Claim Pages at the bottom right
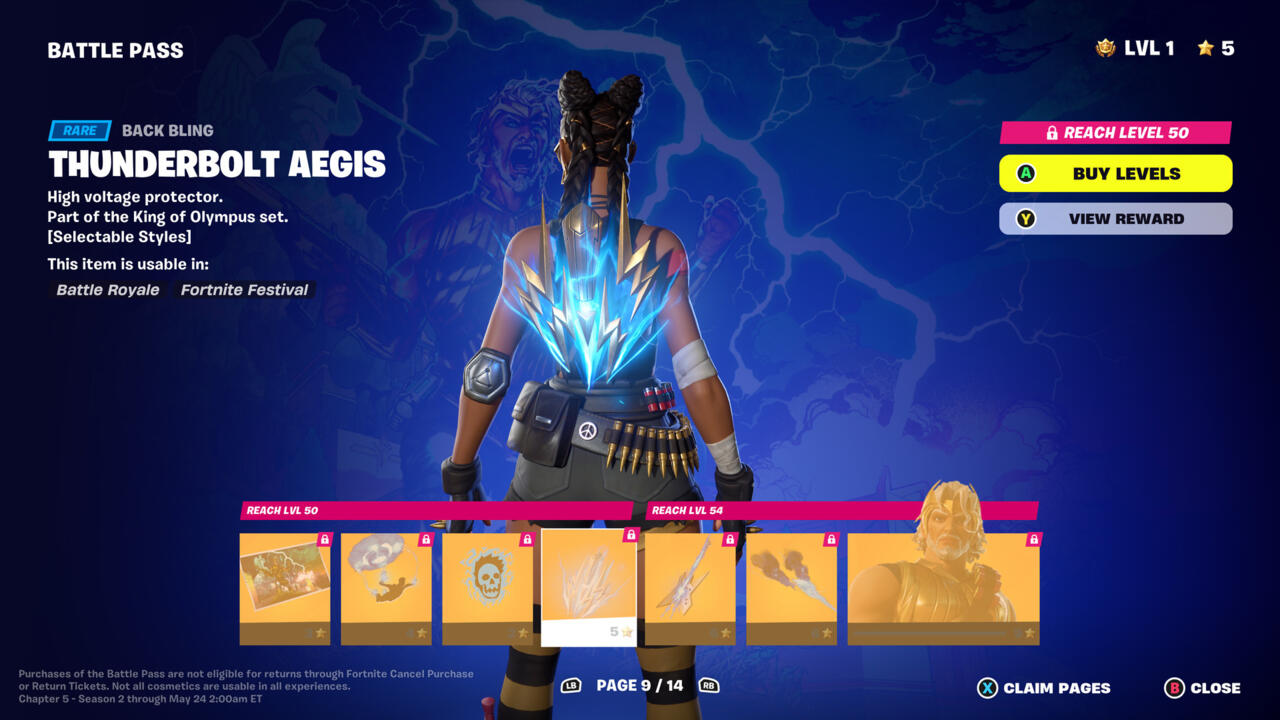The height and width of the screenshot is (720, 1280). point(1044,688)
